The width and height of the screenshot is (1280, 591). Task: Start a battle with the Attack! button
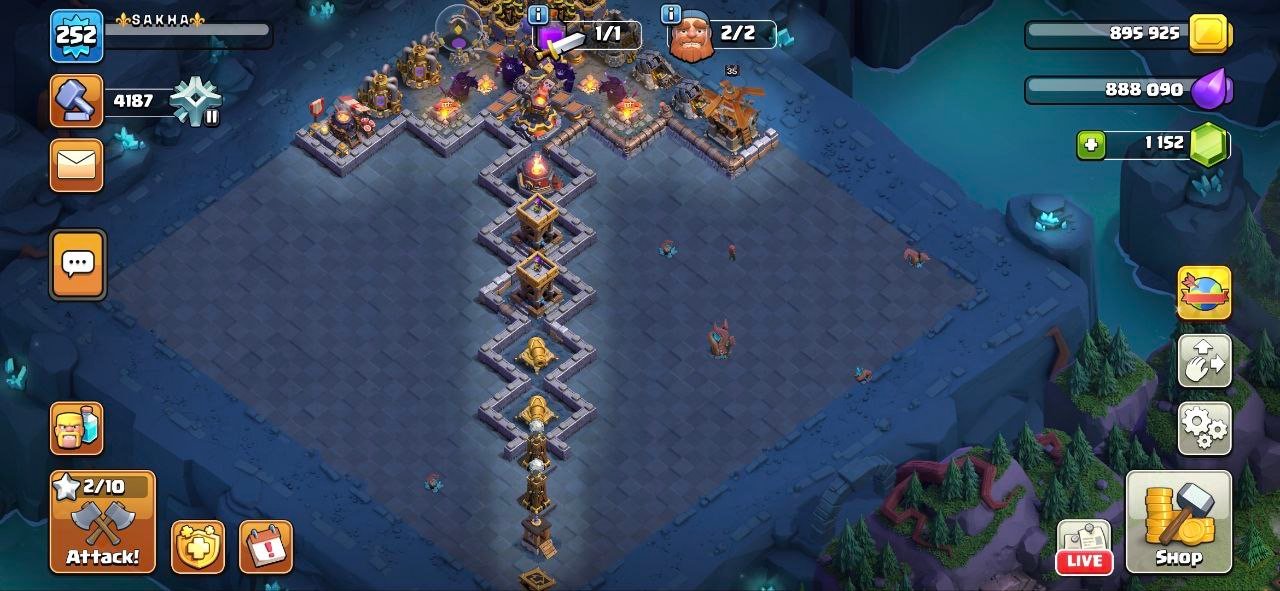(x=103, y=522)
